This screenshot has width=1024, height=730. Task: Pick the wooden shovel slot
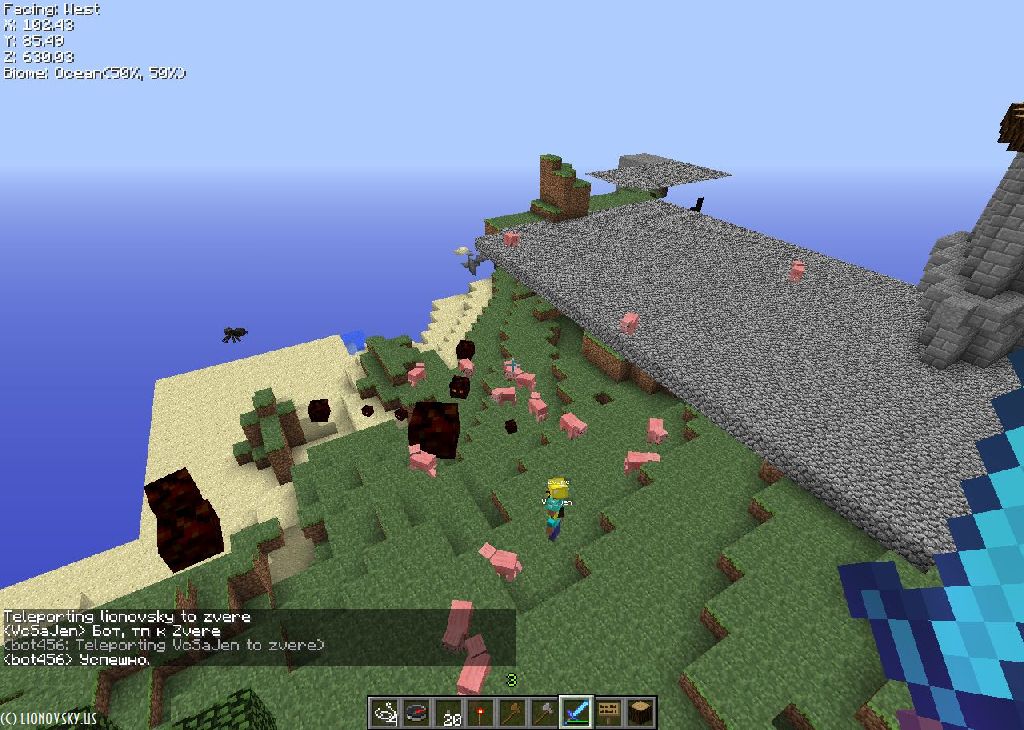[512, 712]
